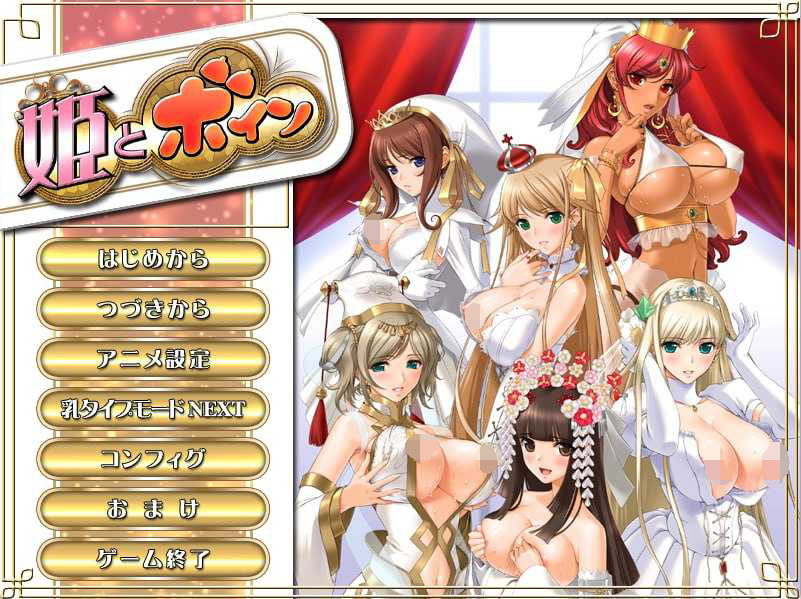Open the おまけ extras menu

[153, 509]
